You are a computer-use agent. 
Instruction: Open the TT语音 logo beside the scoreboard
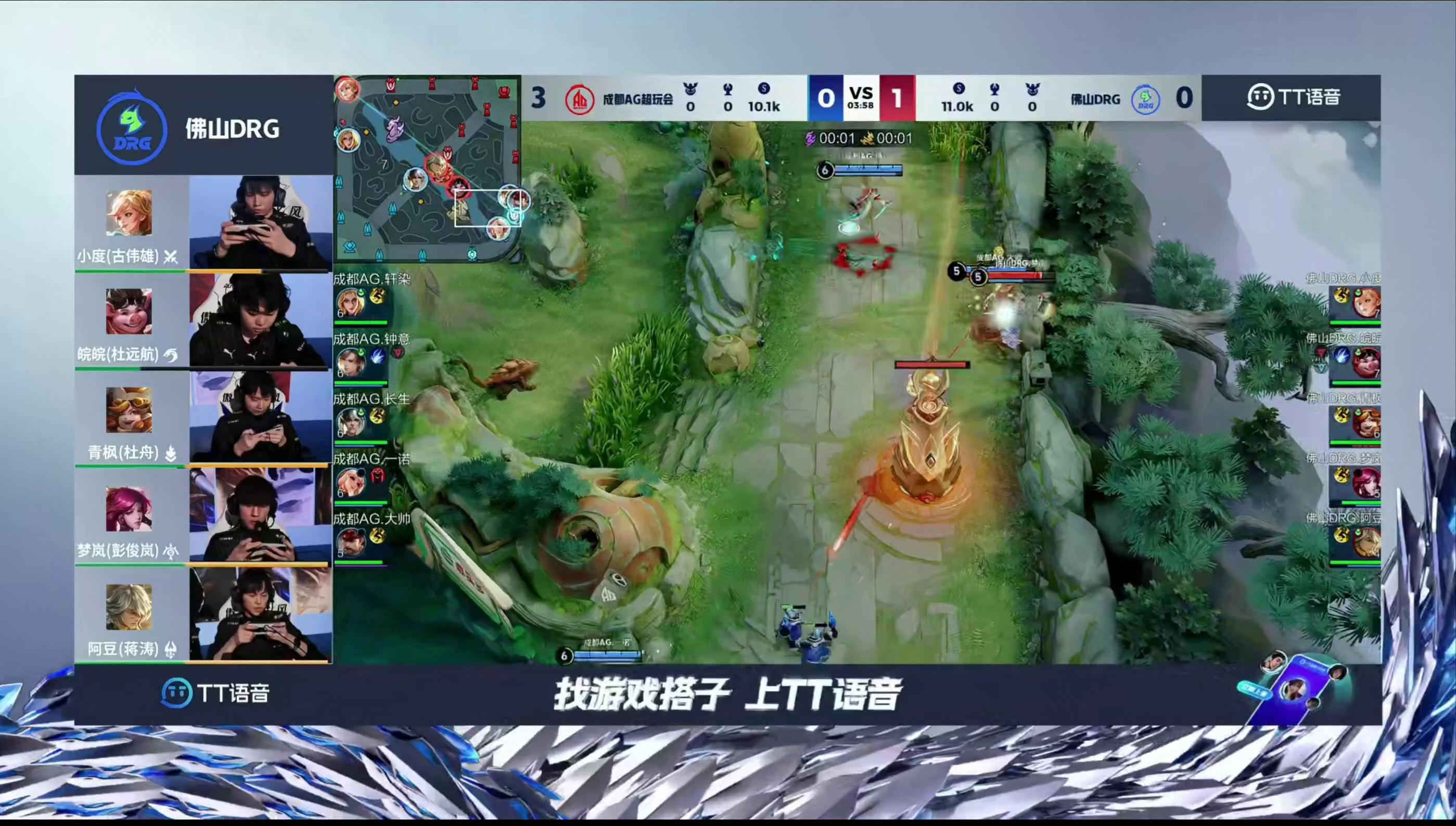[x=1293, y=97]
